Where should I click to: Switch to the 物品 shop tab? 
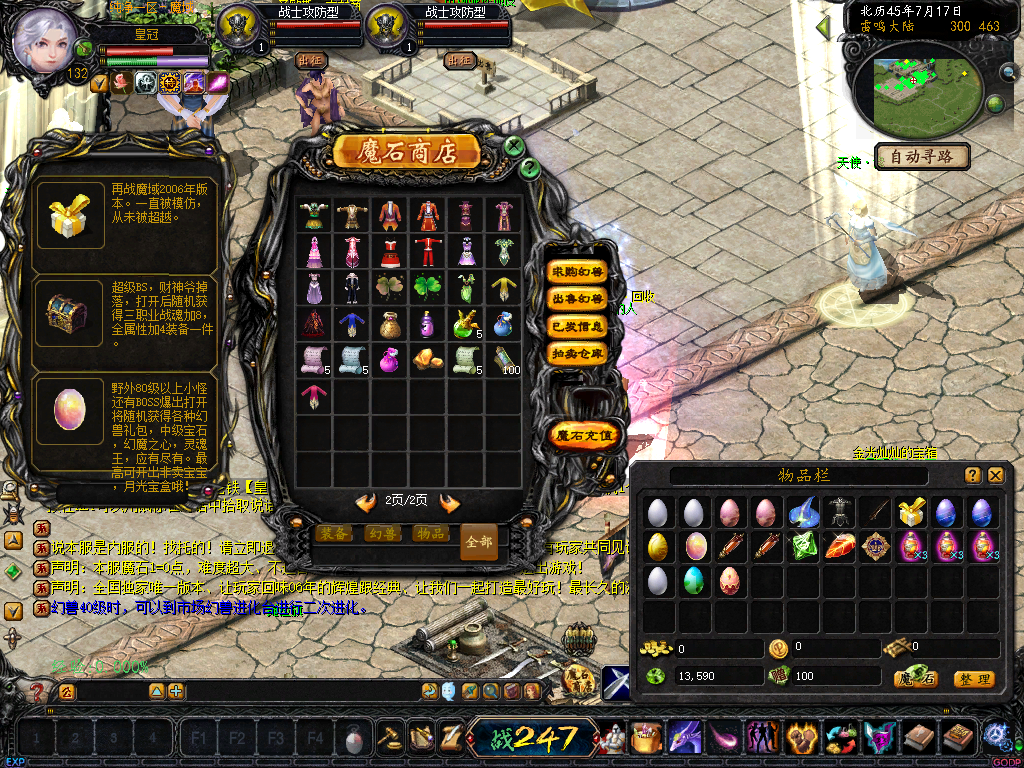click(430, 534)
